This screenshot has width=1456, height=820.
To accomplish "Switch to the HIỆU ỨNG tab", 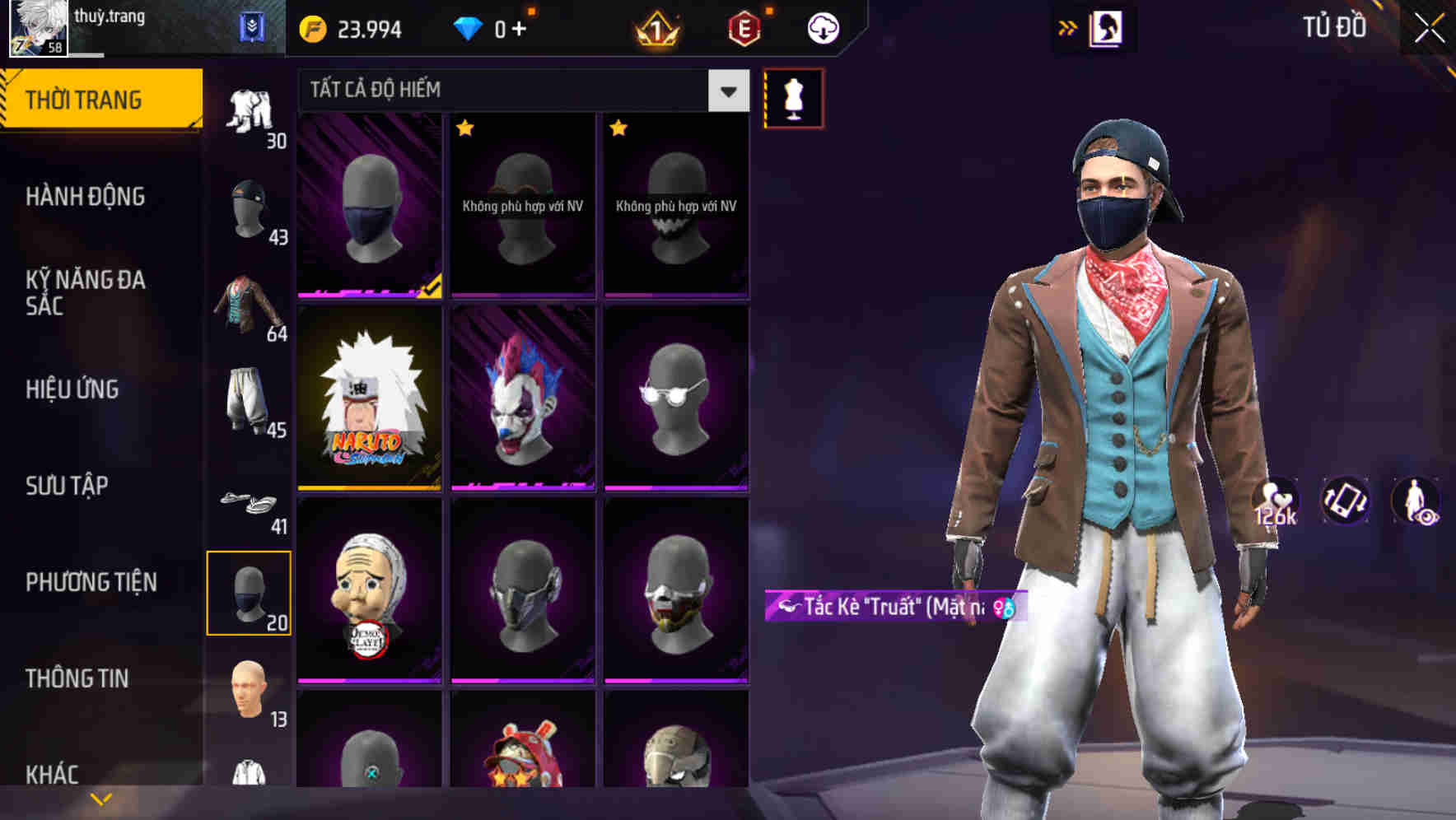I will pyautogui.click(x=71, y=389).
